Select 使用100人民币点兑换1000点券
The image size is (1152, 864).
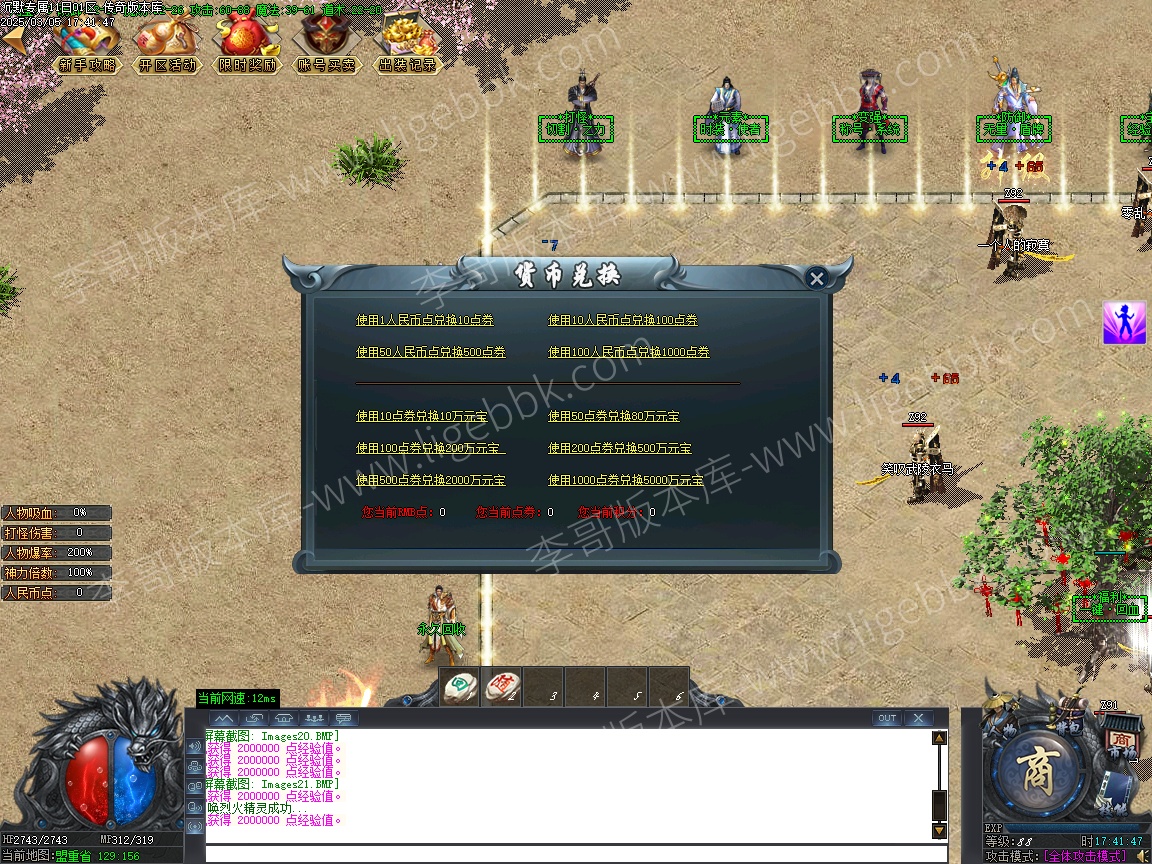(629, 352)
